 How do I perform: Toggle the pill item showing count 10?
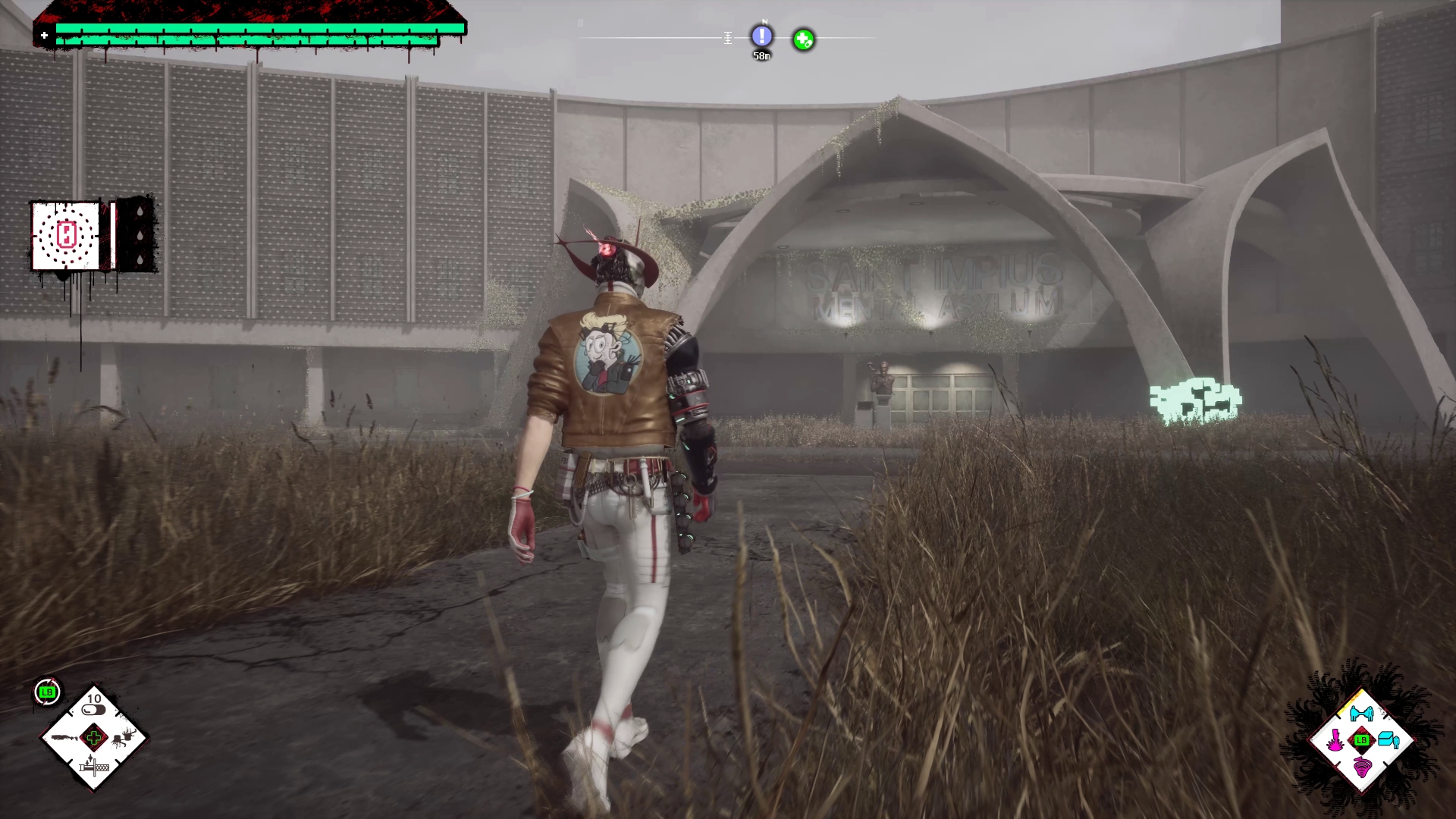click(x=93, y=710)
